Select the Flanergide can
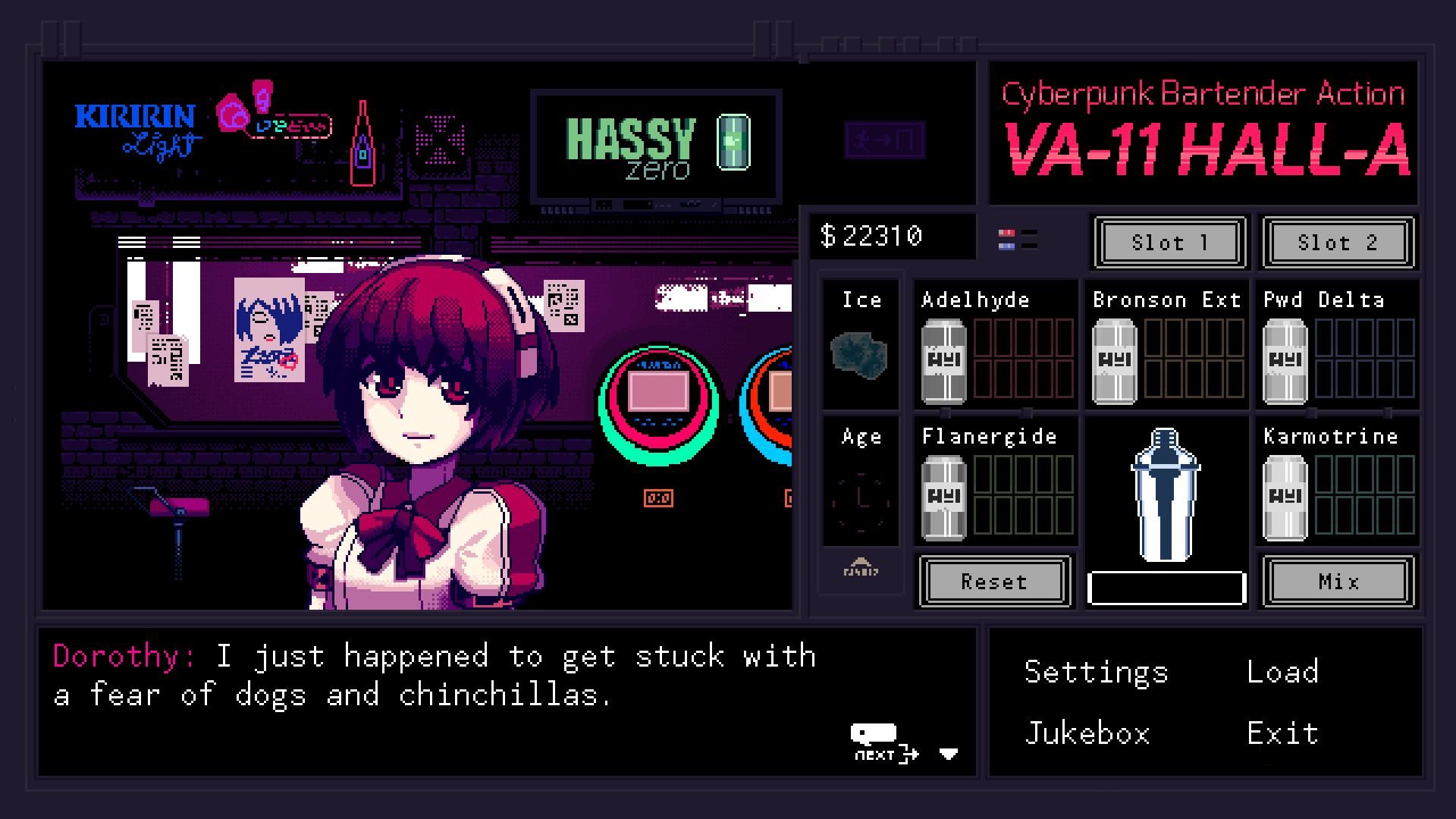This screenshot has height=819, width=1456. pyautogui.click(x=943, y=493)
